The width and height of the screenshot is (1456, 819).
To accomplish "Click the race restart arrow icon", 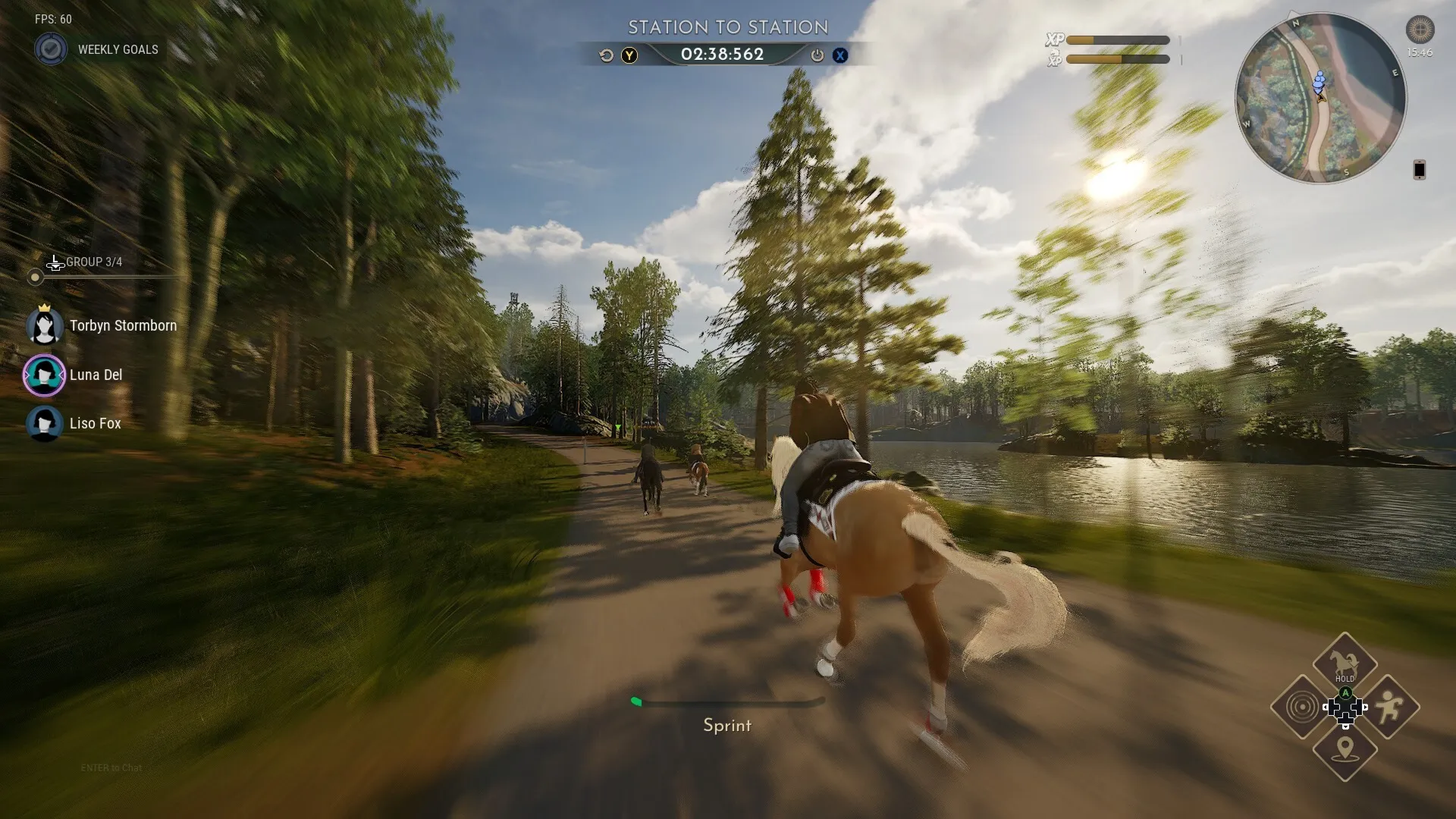I will click(x=606, y=55).
